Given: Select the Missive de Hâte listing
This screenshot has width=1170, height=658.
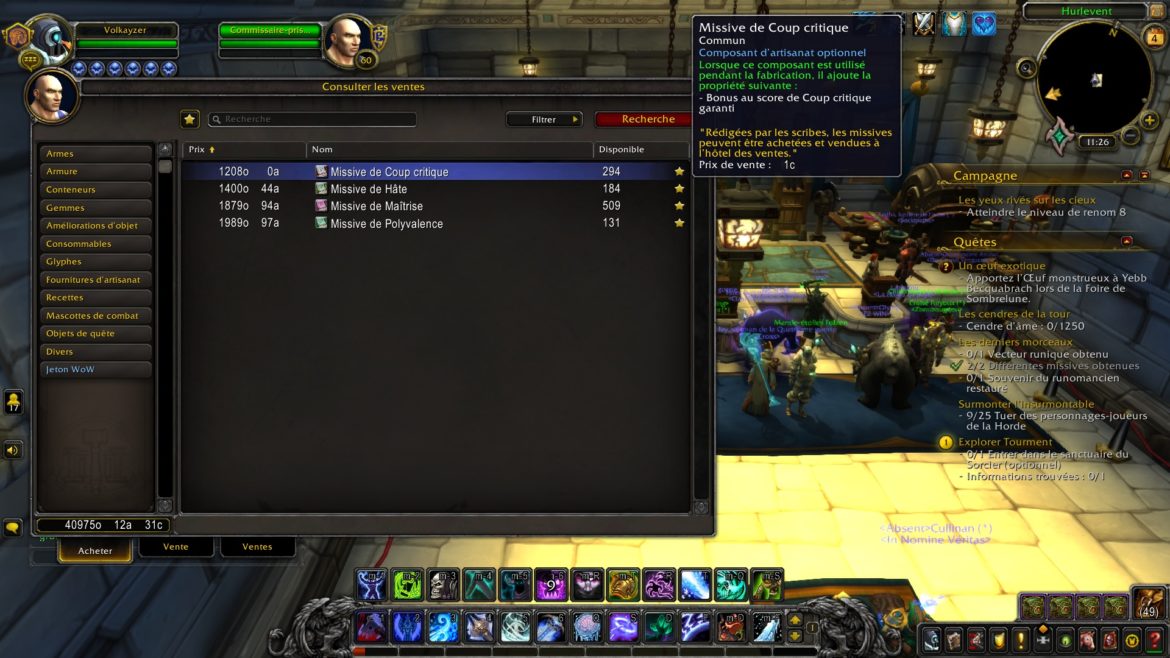Looking at the screenshot, I should pos(368,189).
